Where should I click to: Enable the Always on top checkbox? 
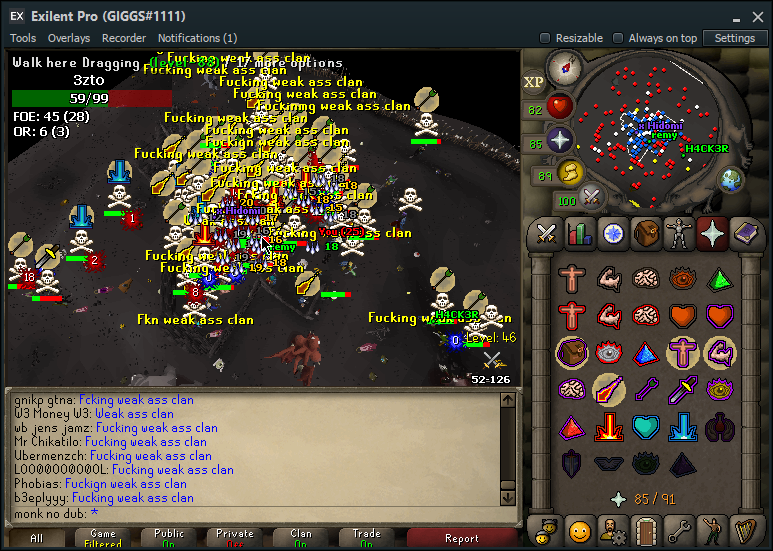[x=618, y=38]
